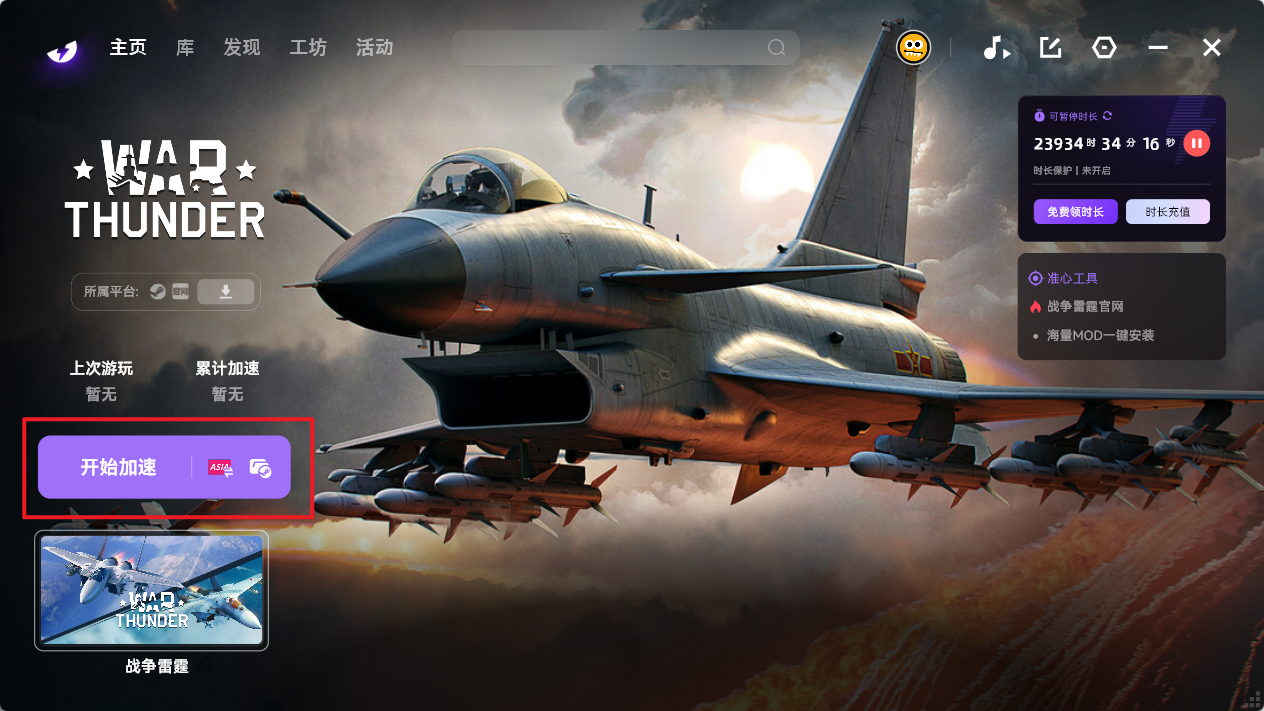Screen dimensions: 1264x711
Task: Open the 工坊 workshop tab
Action: [308, 48]
